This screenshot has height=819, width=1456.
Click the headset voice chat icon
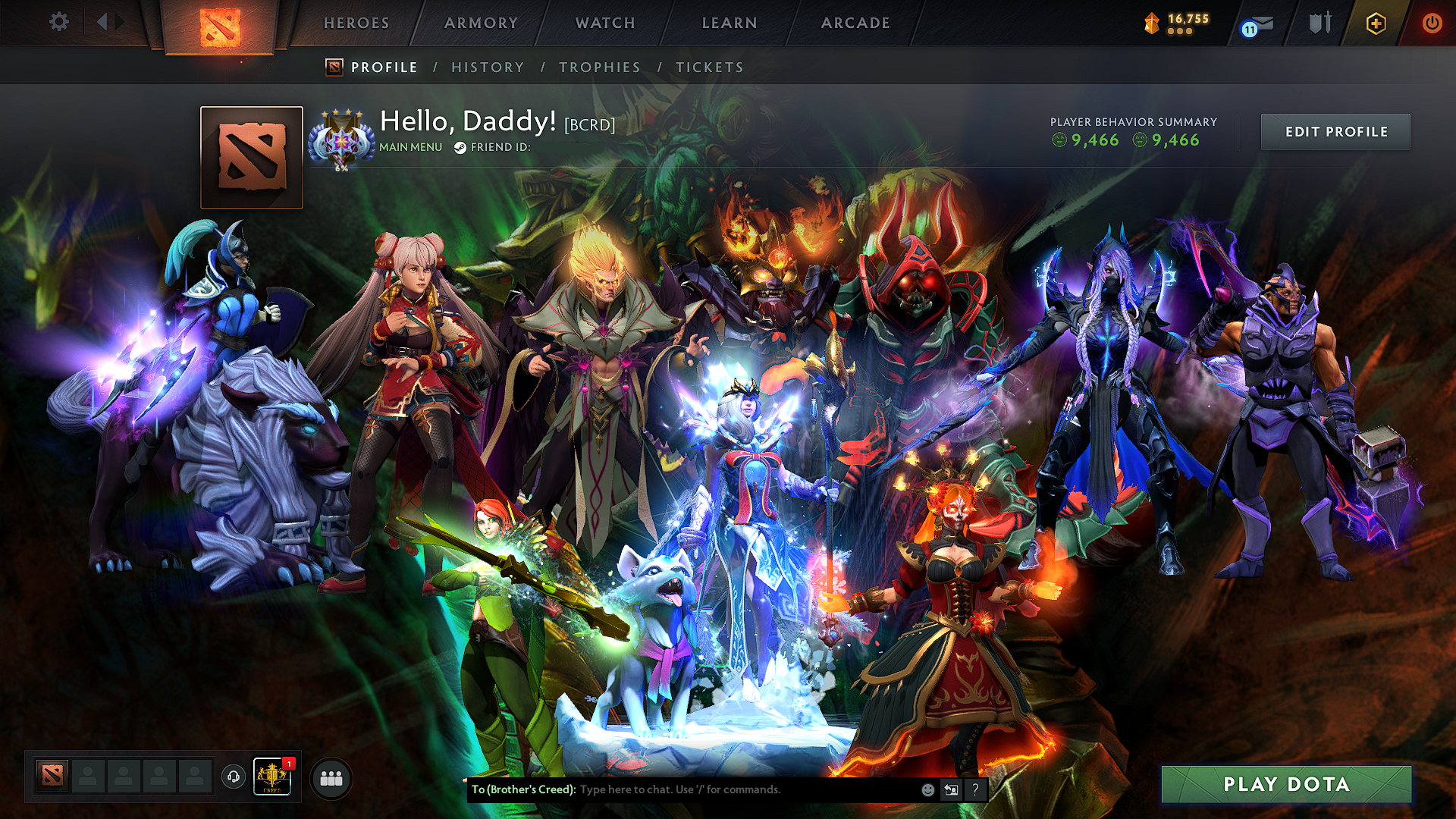[232, 777]
